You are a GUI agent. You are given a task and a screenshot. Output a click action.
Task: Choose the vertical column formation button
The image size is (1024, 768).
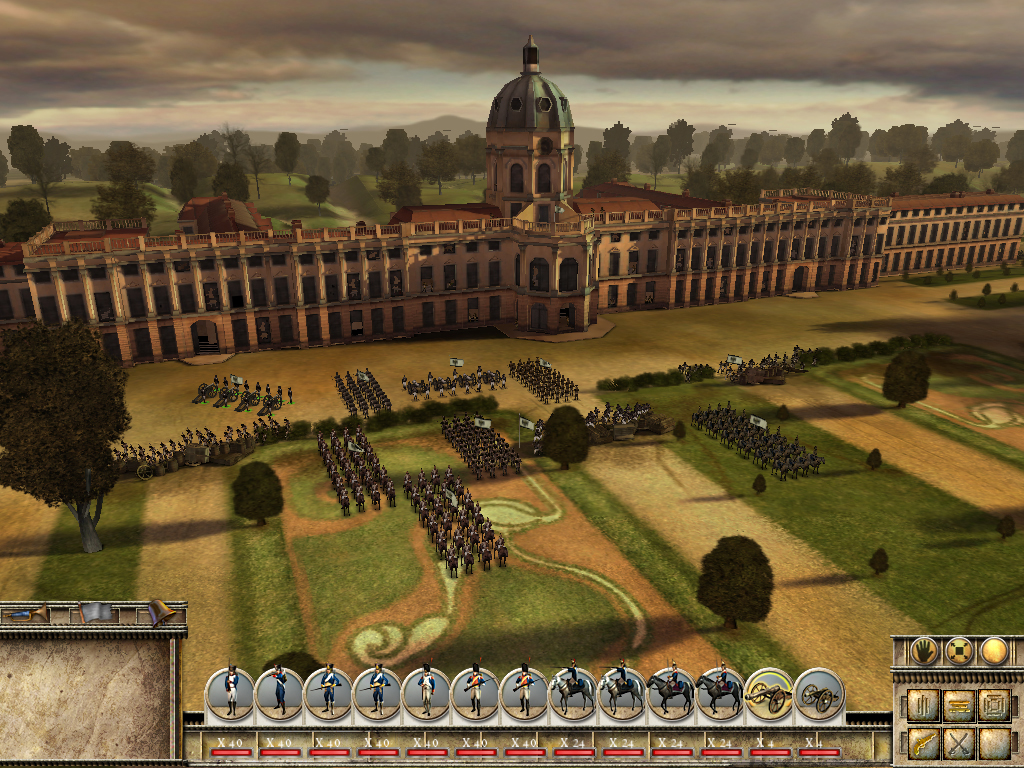[924, 705]
